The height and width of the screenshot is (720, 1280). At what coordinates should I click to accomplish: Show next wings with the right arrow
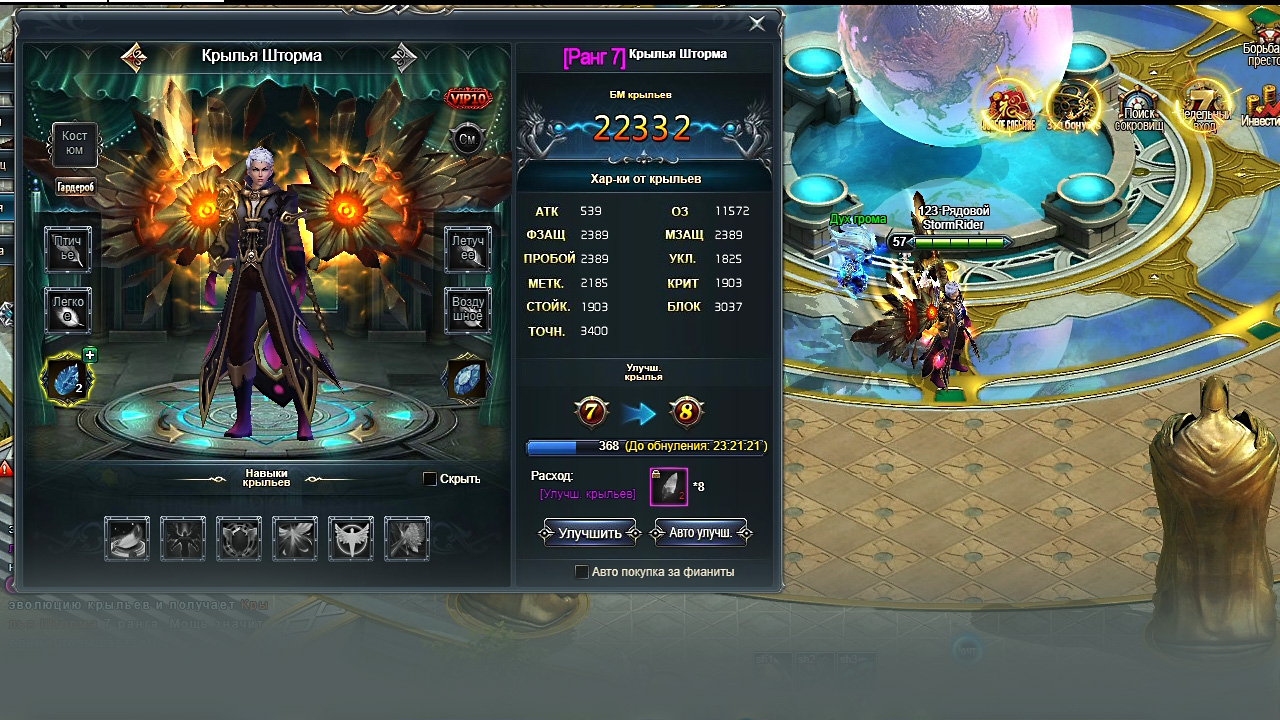pyautogui.click(x=404, y=57)
